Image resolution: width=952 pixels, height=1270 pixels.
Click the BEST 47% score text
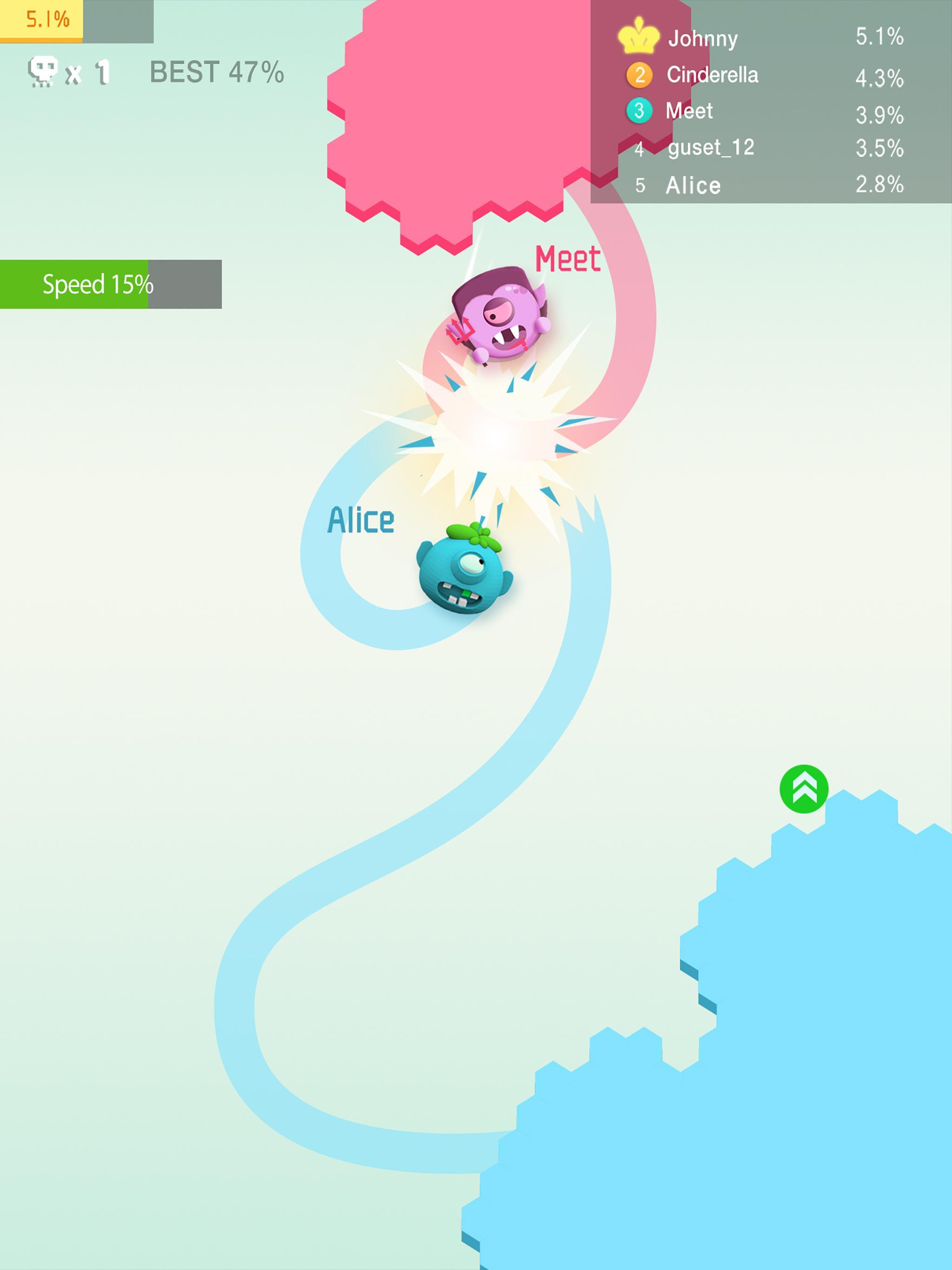215,71
